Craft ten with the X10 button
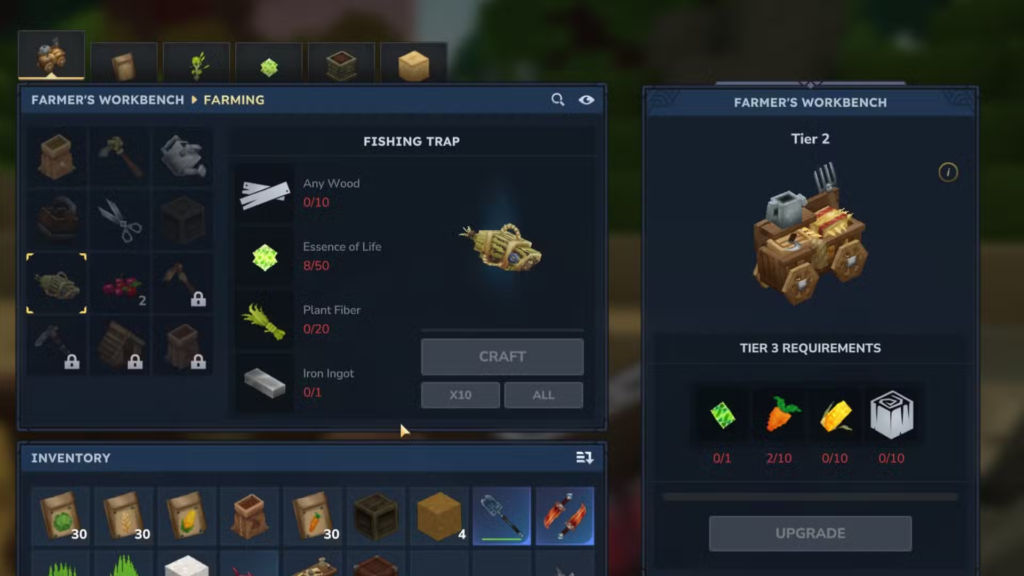 pyautogui.click(x=460, y=395)
